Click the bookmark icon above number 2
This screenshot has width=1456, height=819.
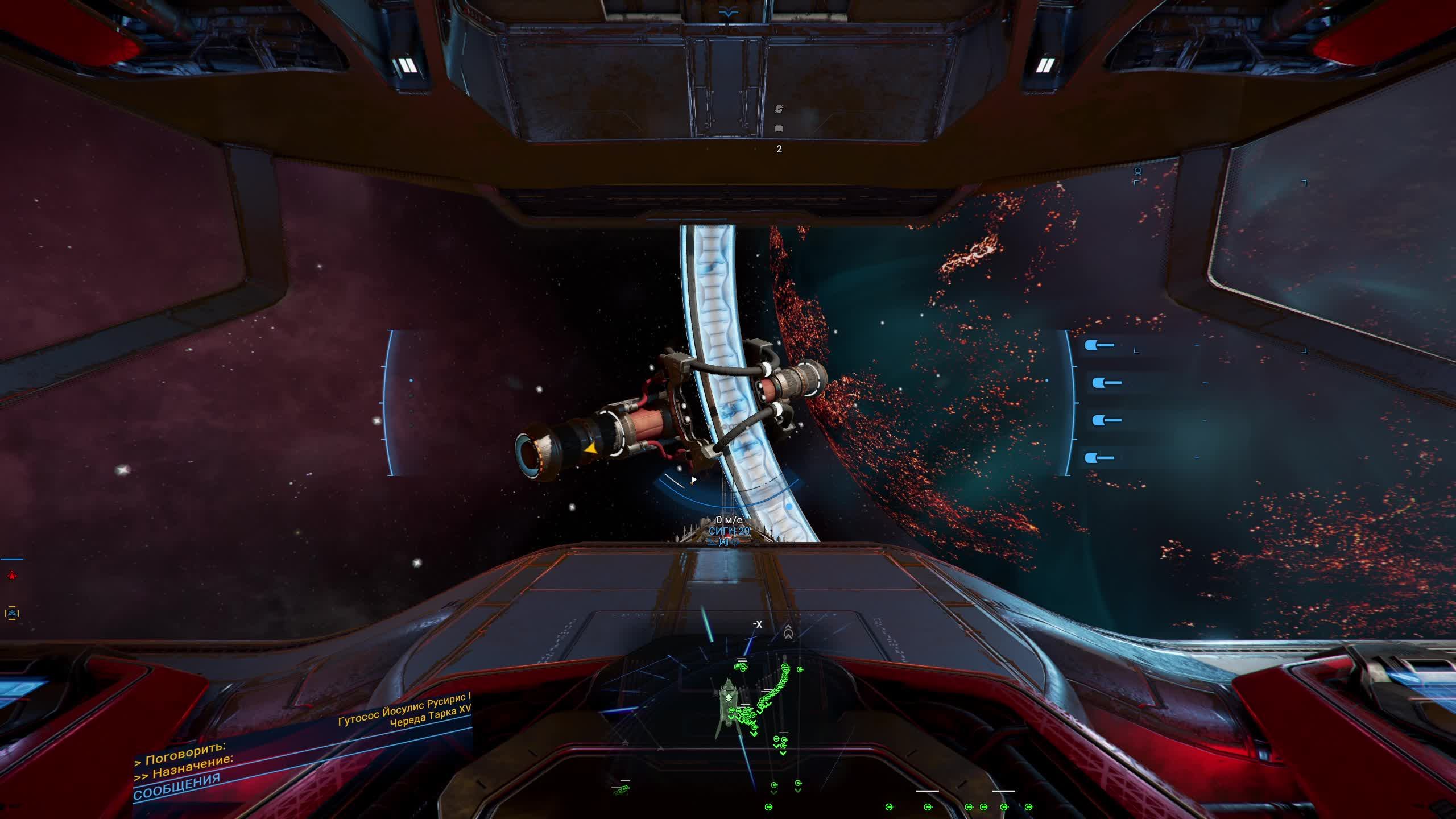(779, 129)
